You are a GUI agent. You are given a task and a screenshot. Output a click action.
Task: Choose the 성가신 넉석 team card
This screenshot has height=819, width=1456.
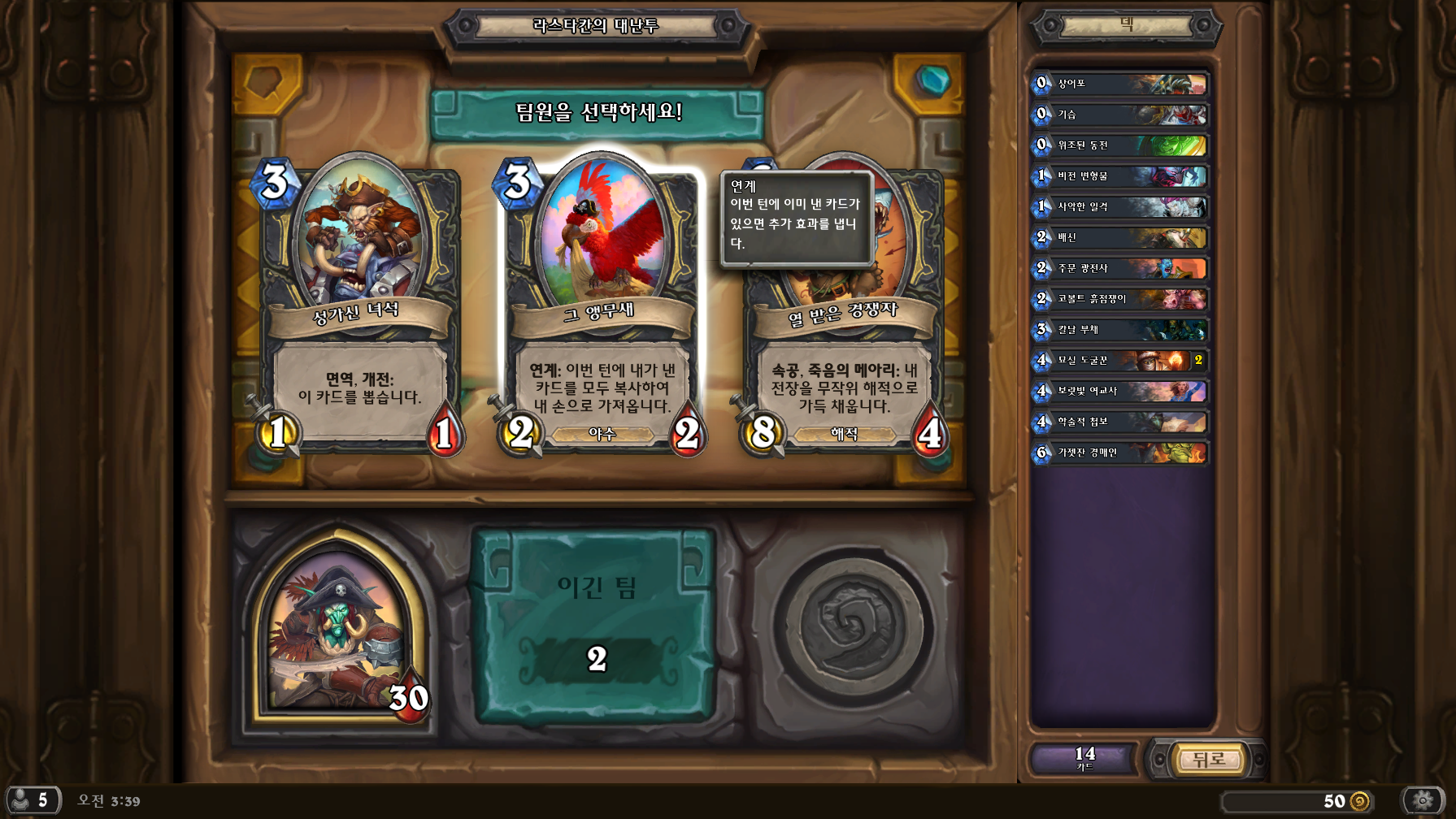[x=359, y=309]
